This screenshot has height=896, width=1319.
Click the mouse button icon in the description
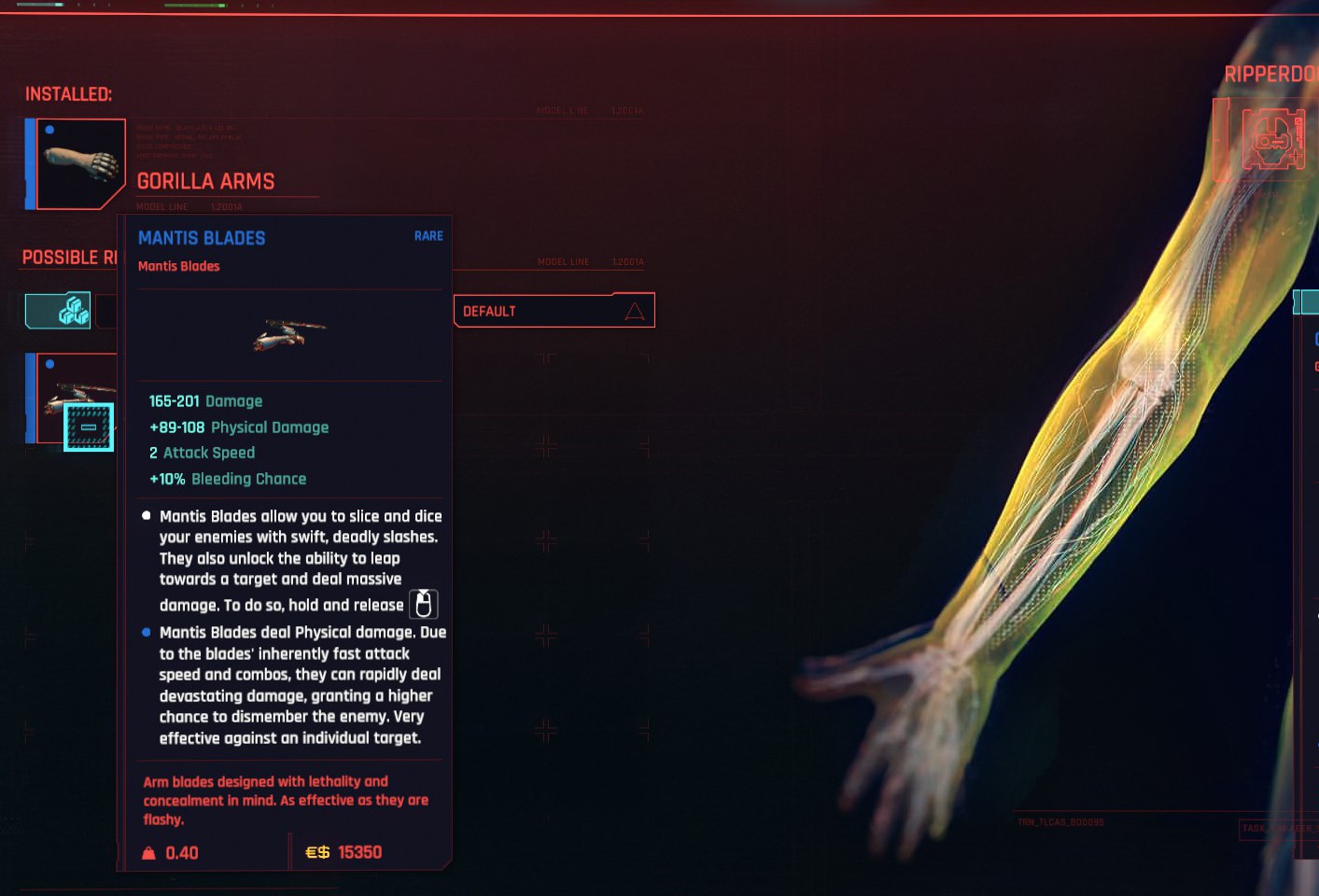[422, 604]
